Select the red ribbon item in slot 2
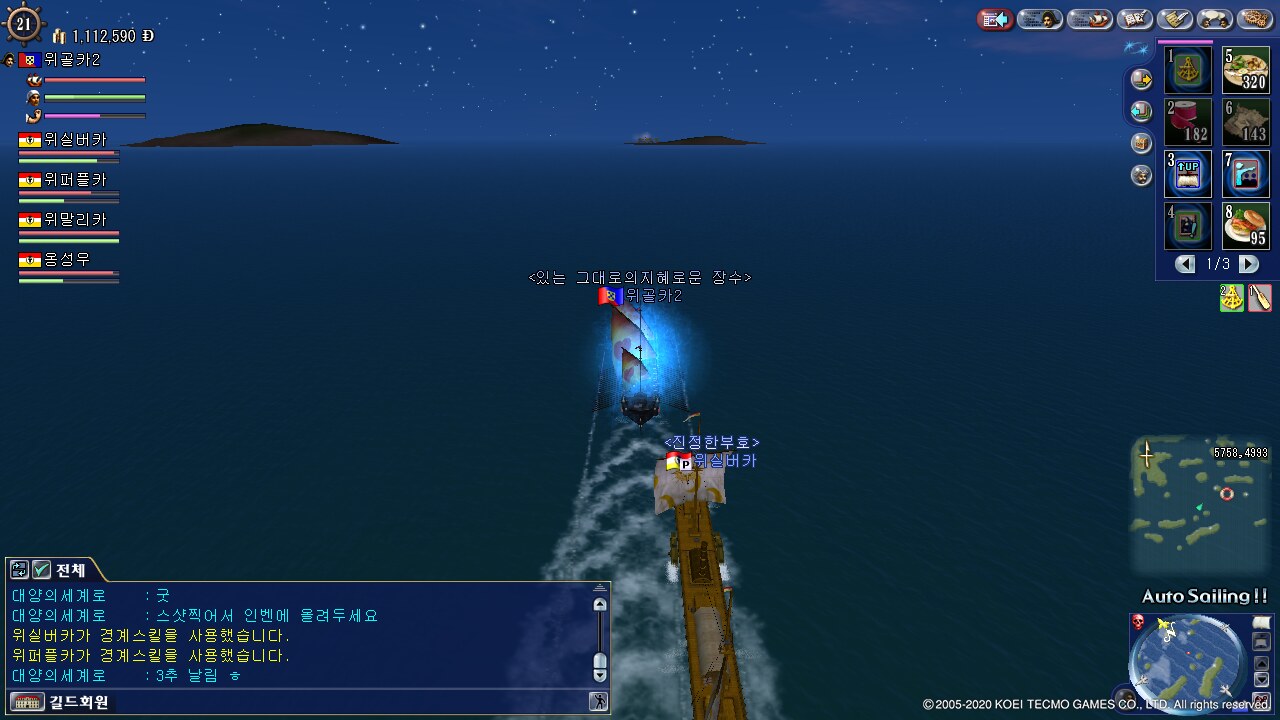1280x720 pixels. 1189,122
